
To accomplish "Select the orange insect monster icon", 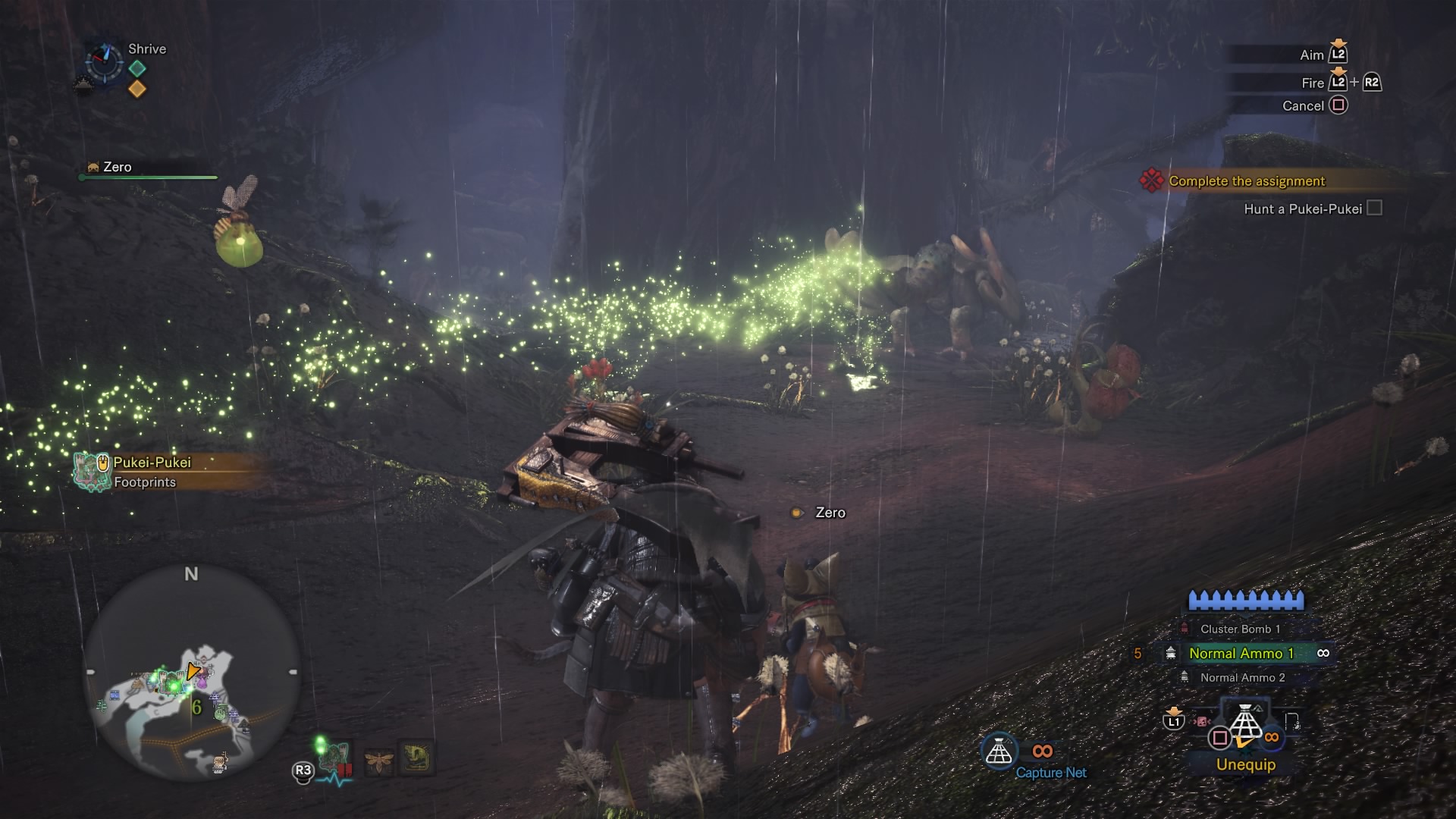I will (x=379, y=759).
